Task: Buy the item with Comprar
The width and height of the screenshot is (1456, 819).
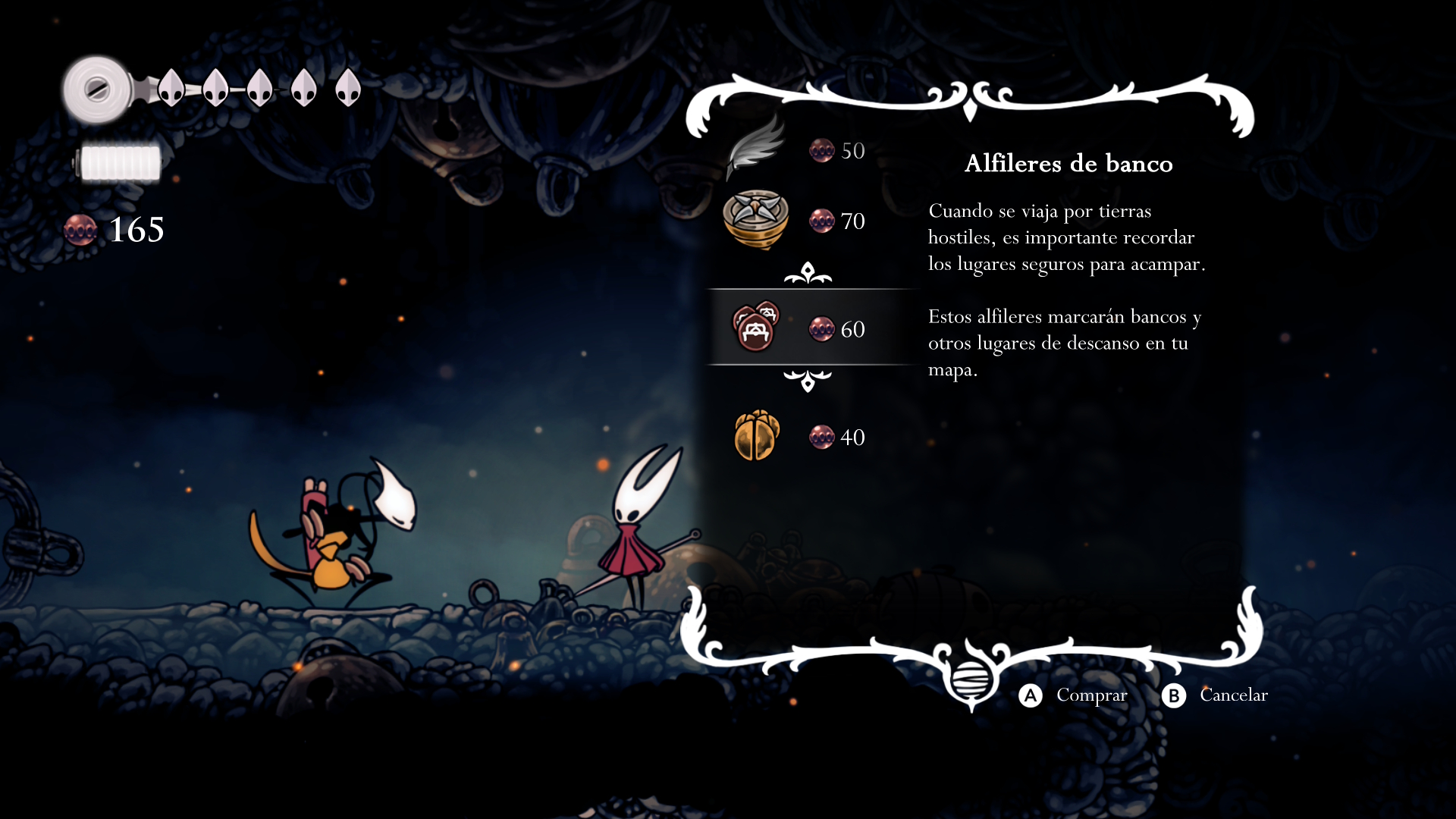Action: [x=1072, y=695]
